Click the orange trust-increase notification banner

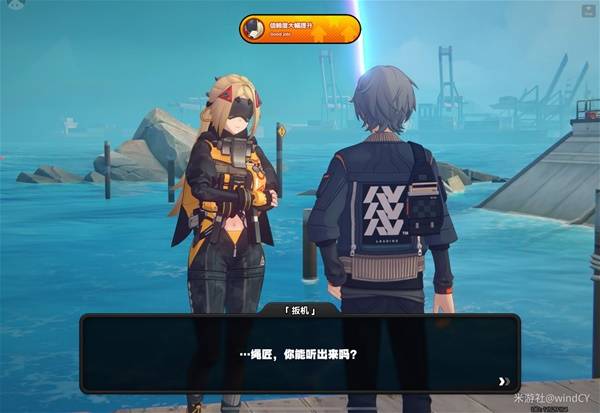coord(300,29)
